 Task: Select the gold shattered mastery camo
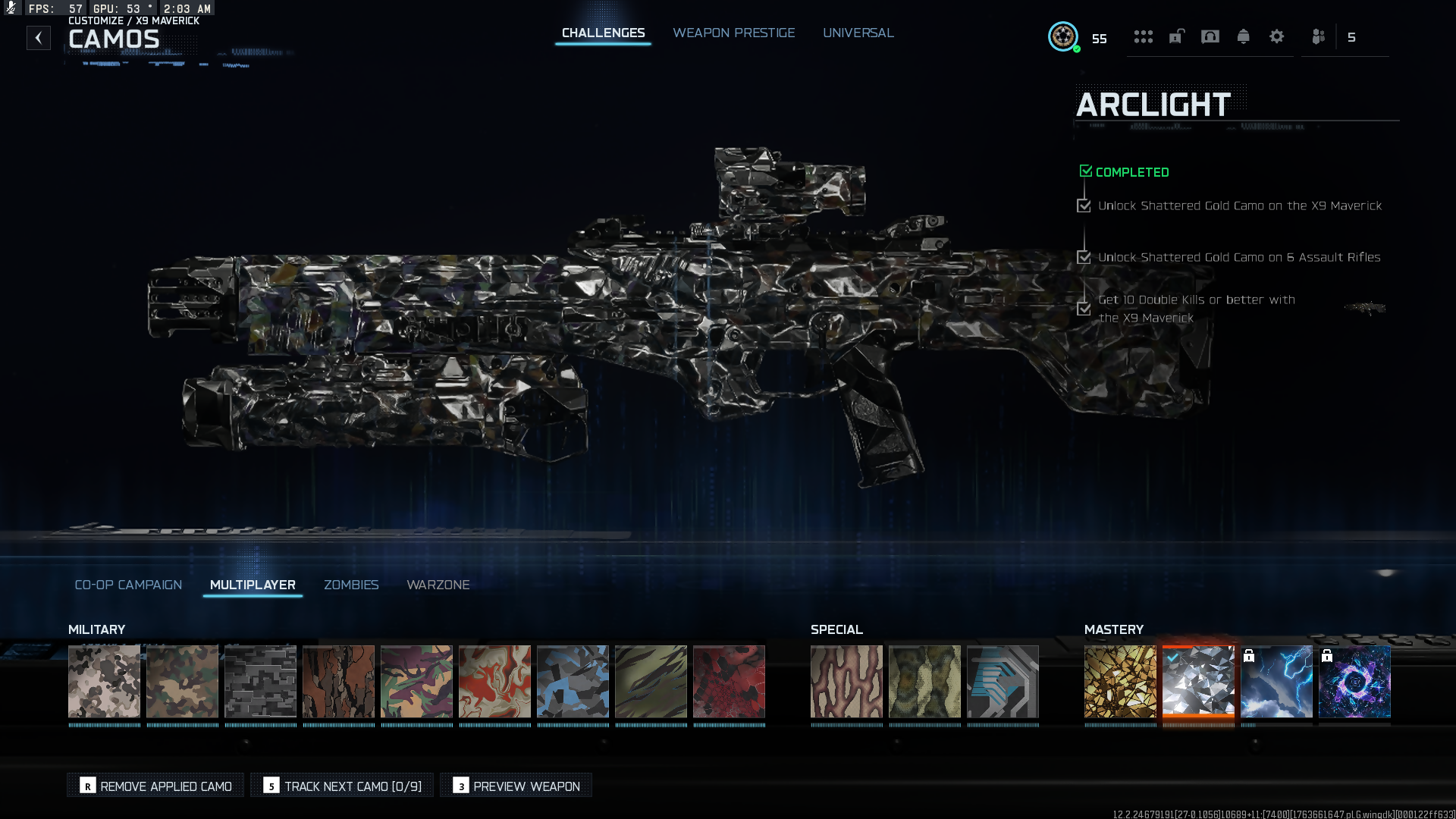1120,681
